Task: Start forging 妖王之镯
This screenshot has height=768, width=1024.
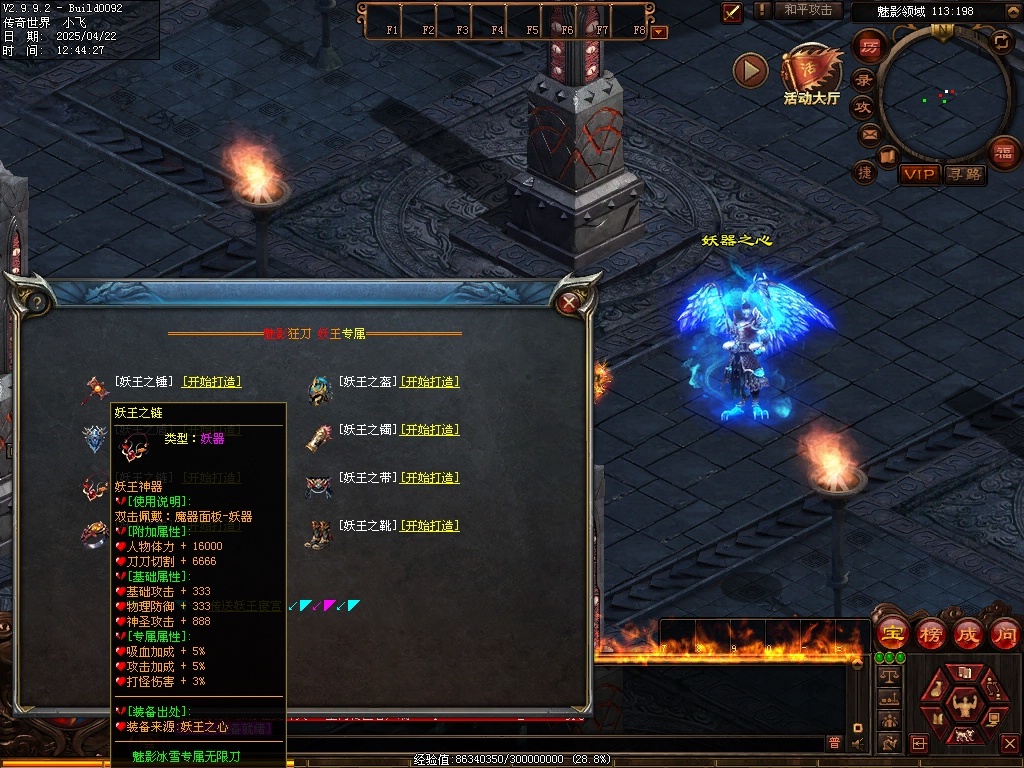Action: tap(429, 429)
